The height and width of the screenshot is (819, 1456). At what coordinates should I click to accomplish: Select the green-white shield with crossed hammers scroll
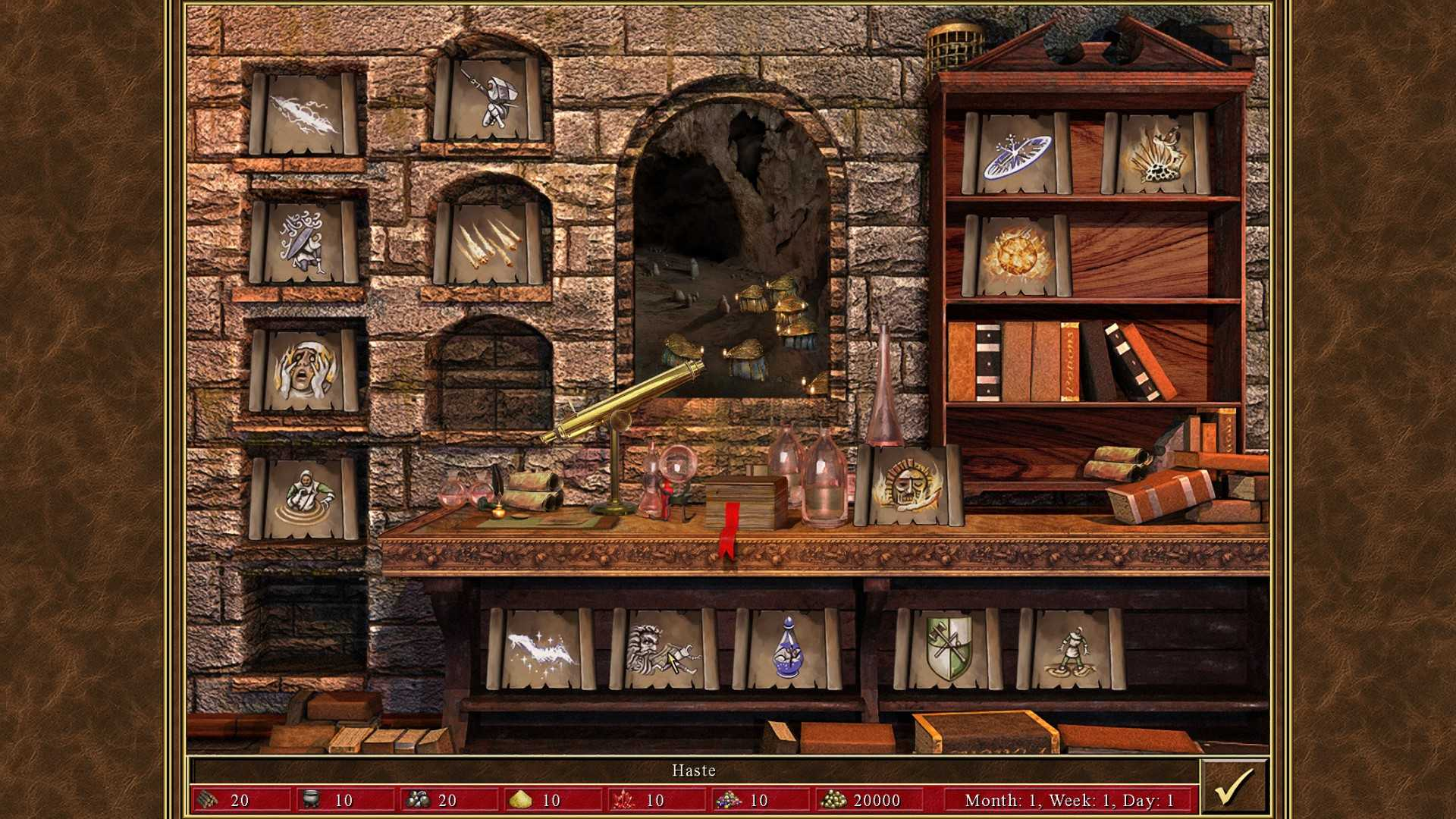click(x=949, y=648)
